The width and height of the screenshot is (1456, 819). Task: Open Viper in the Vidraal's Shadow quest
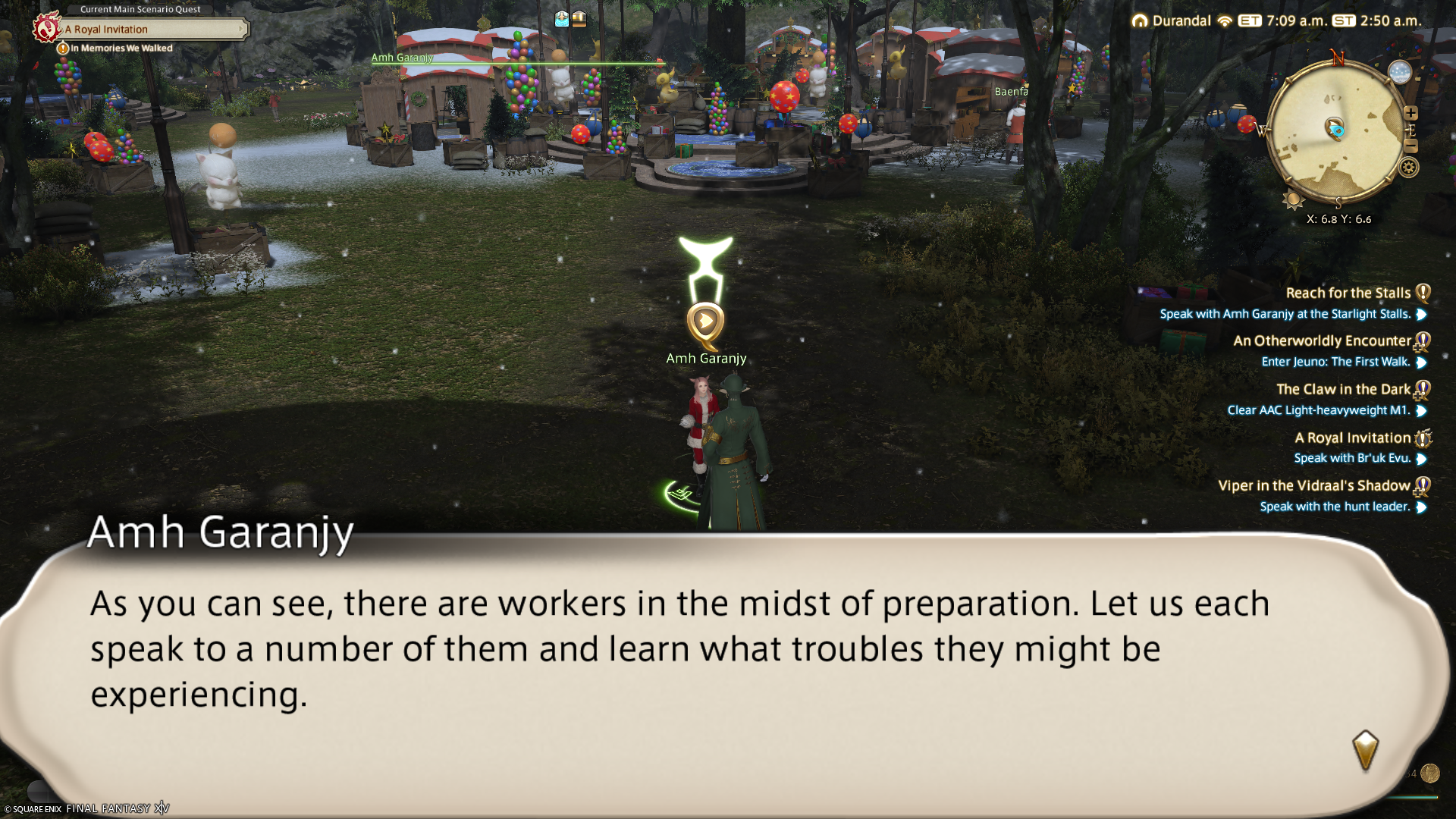point(1313,486)
